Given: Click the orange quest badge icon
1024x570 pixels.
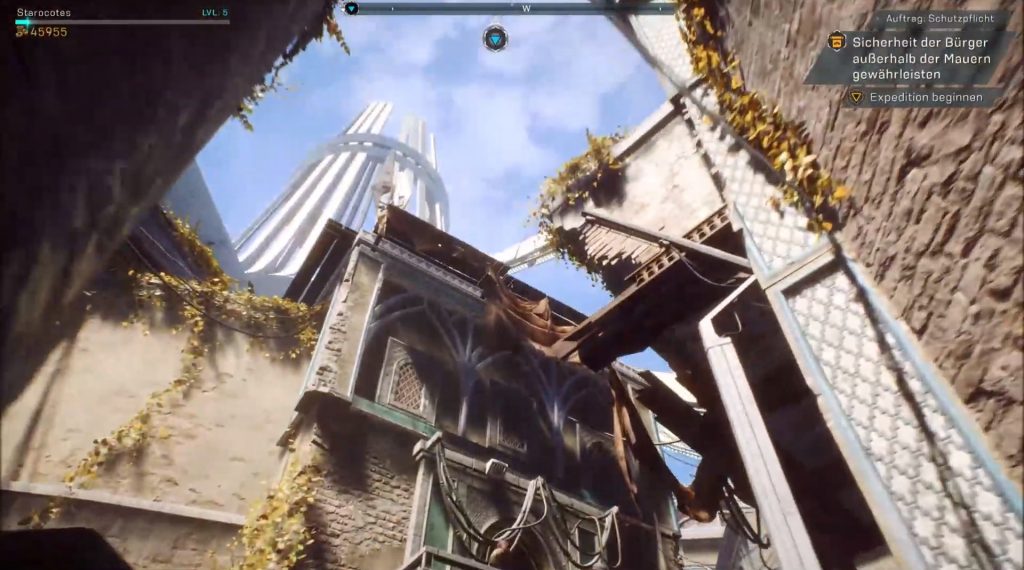Looking at the screenshot, I should click(x=837, y=42).
